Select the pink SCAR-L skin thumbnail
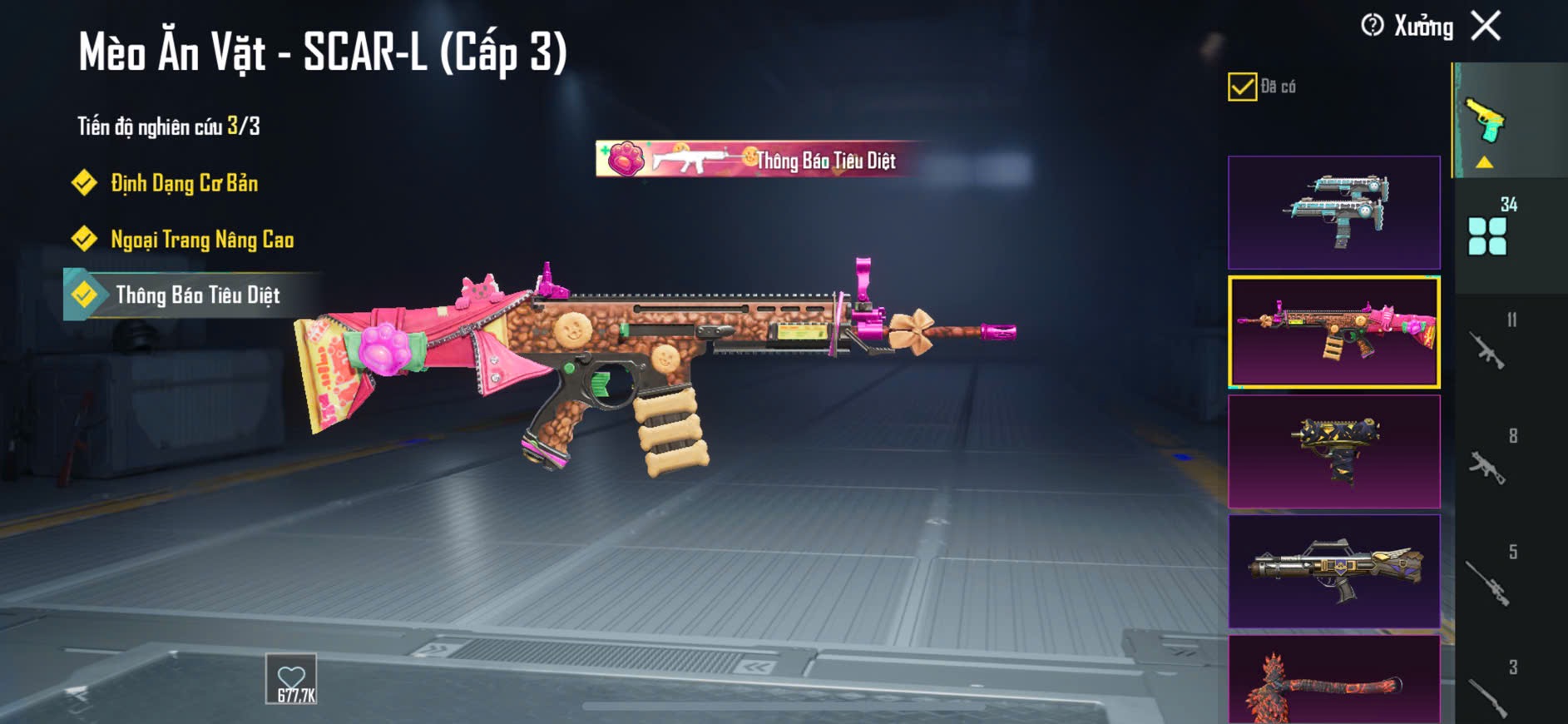 (1333, 332)
